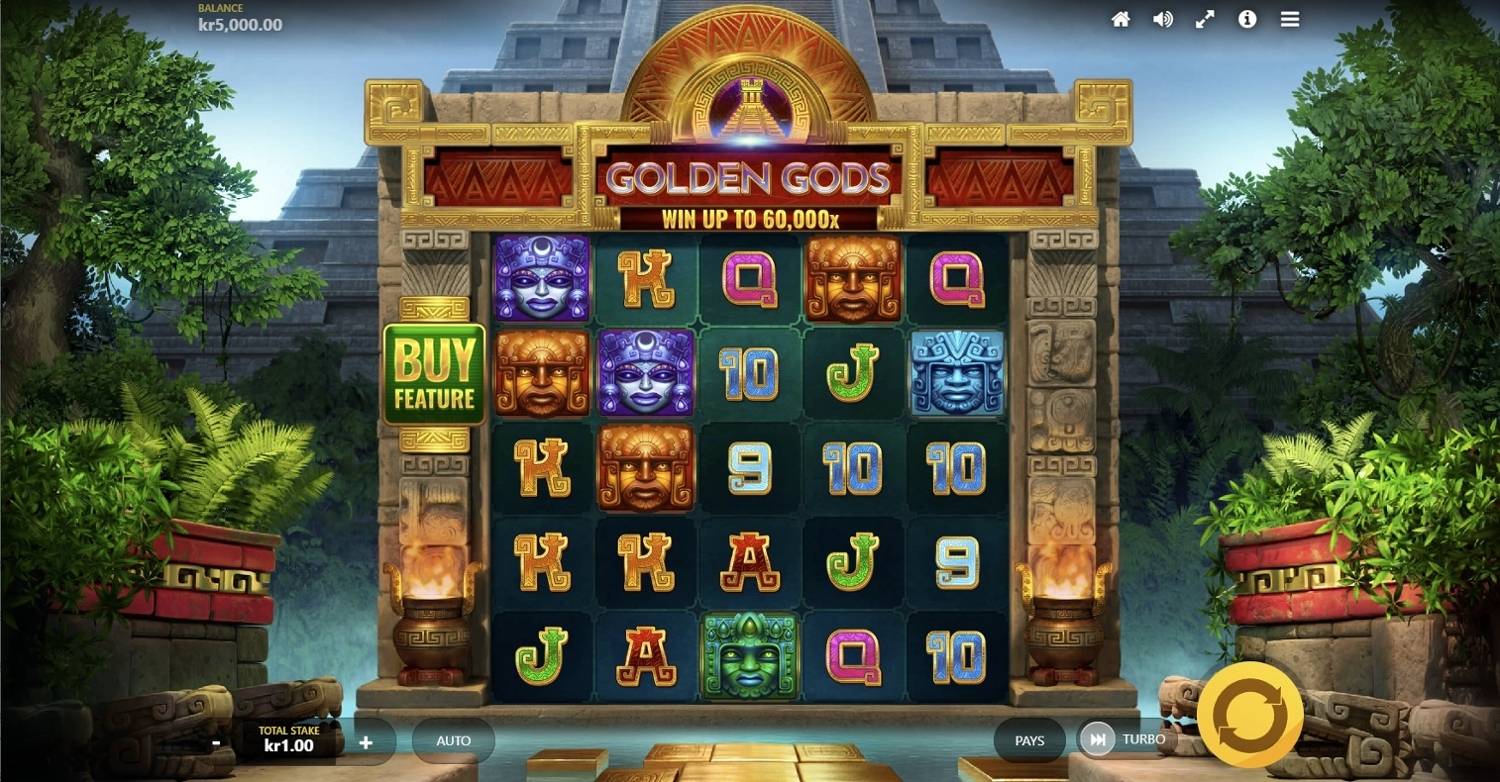The width and height of the screenshot is (1500, 782).
Task: Enable Turbo spin mode
Action: pos(1143,739)
